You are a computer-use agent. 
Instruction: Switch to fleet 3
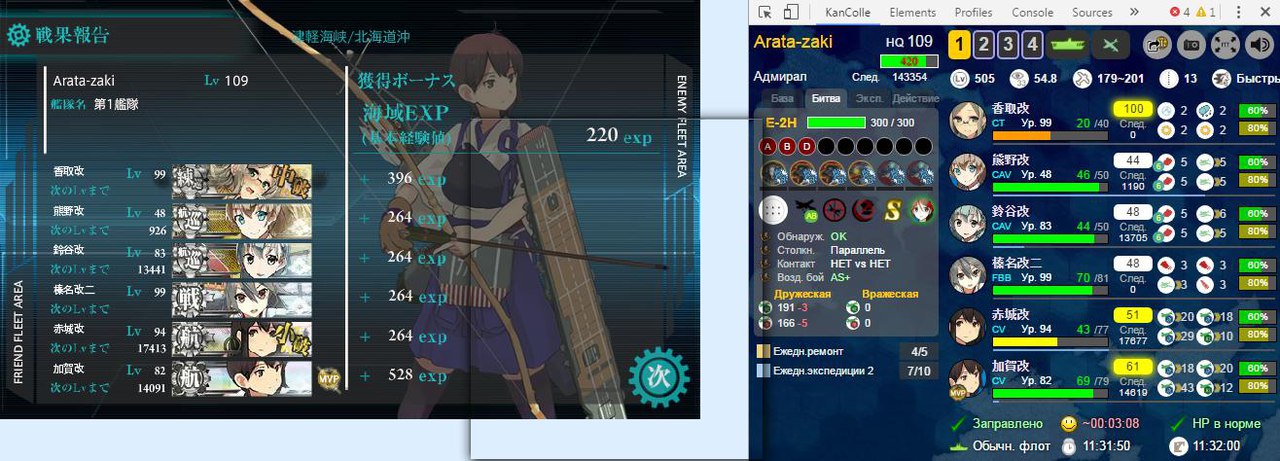(x=1009, y=45)
